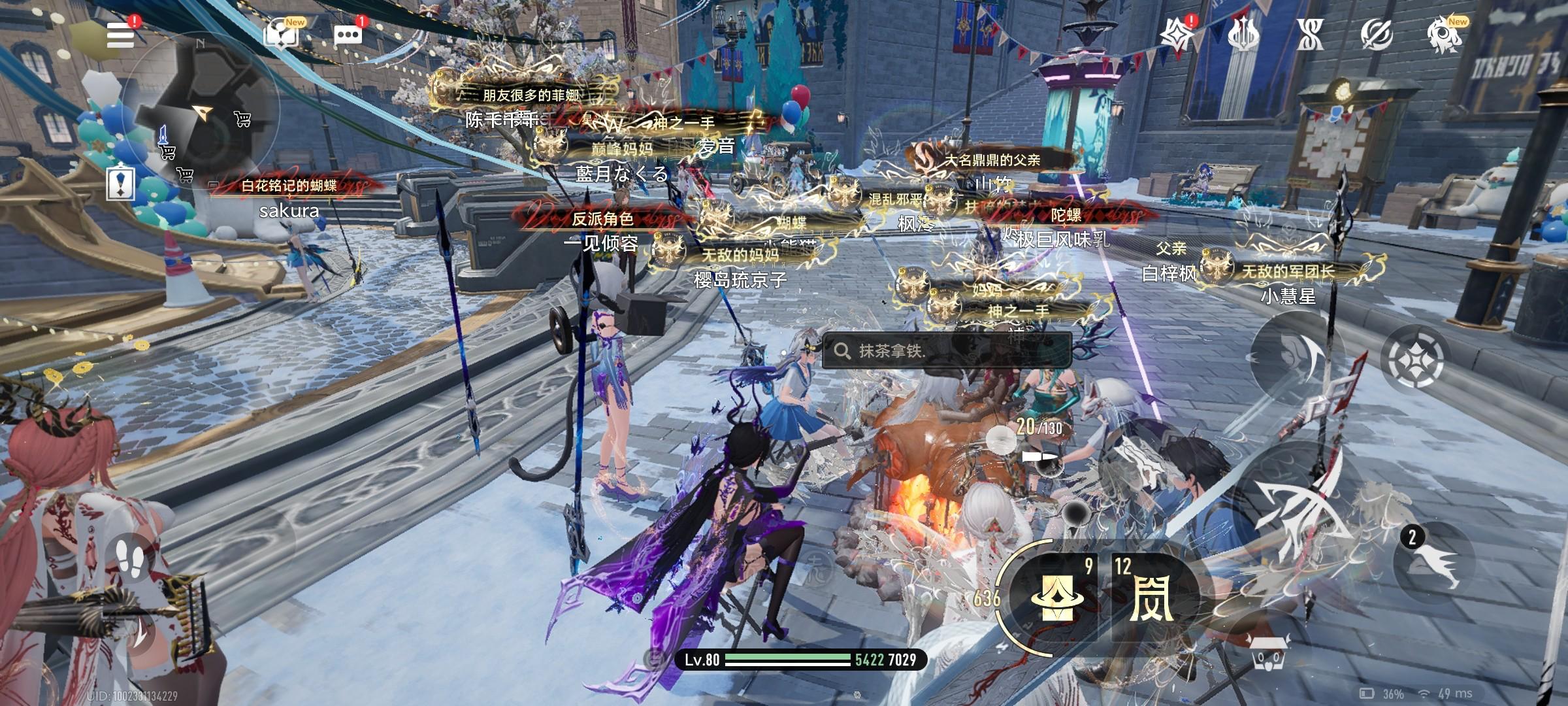Tap the aim reticle button
This screenshot has height=706, width=1568.
coord(1415,359)
